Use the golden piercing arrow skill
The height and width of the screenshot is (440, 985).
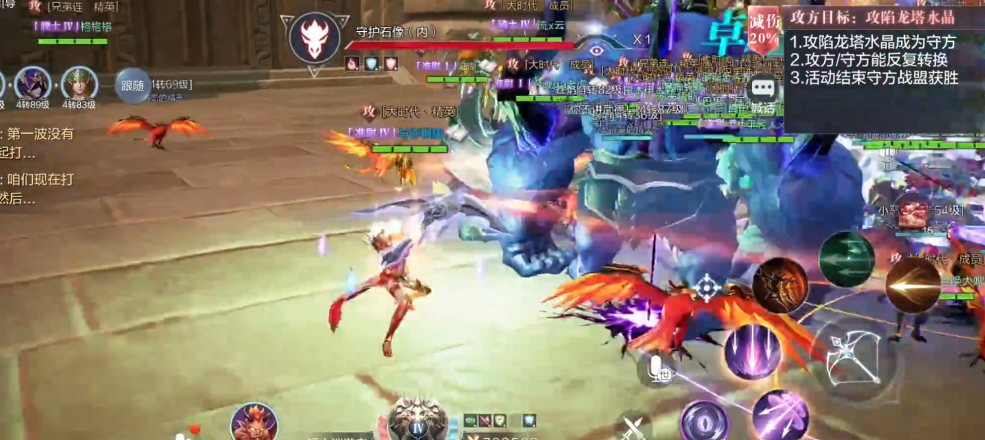pyautogui.click(x=911, y=284)
